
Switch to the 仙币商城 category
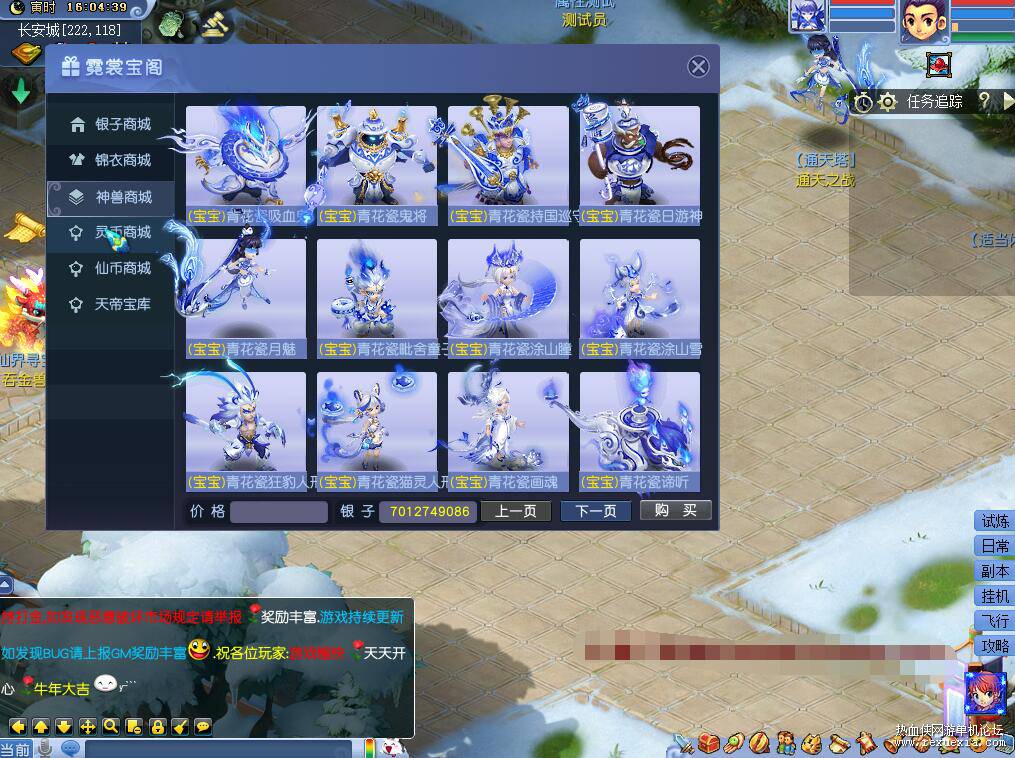coord(111,268)
